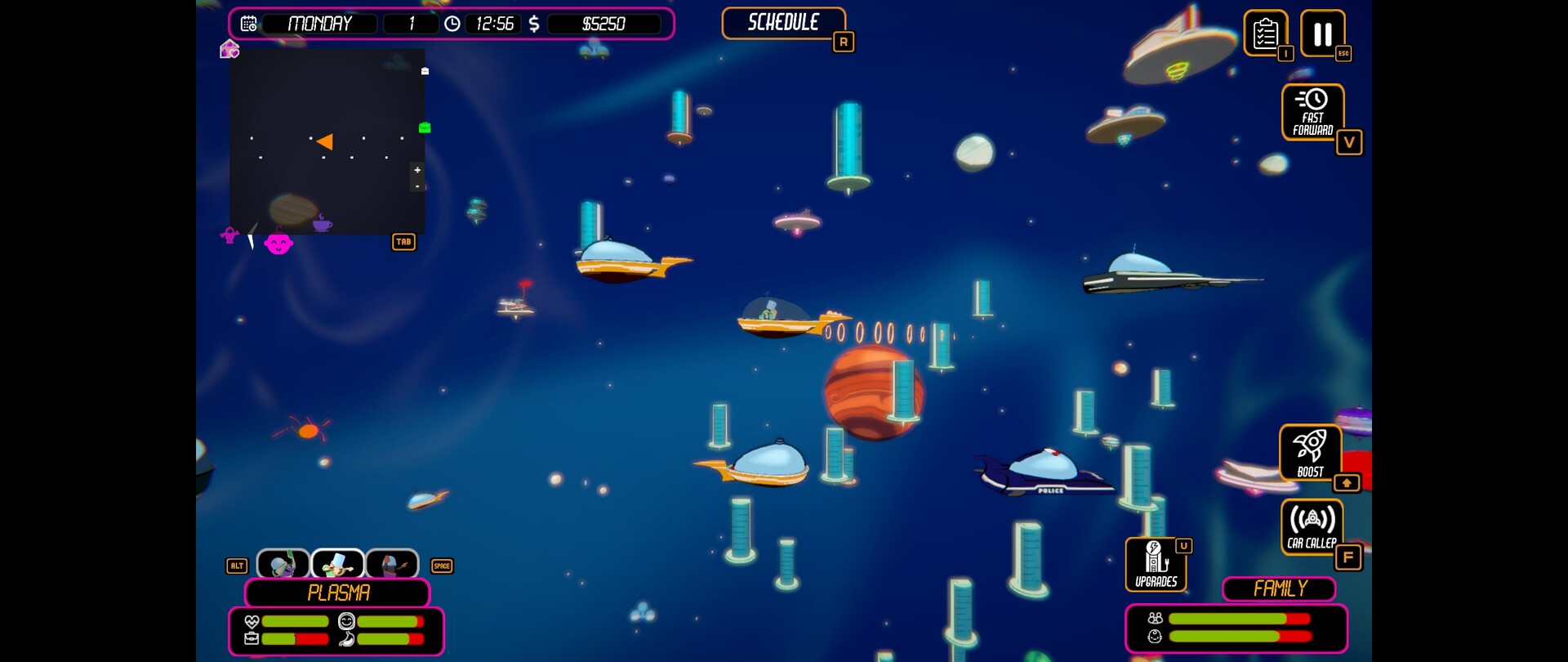1568x662 pixels.
Task: Pause the game
Action: coord(1322,34)
